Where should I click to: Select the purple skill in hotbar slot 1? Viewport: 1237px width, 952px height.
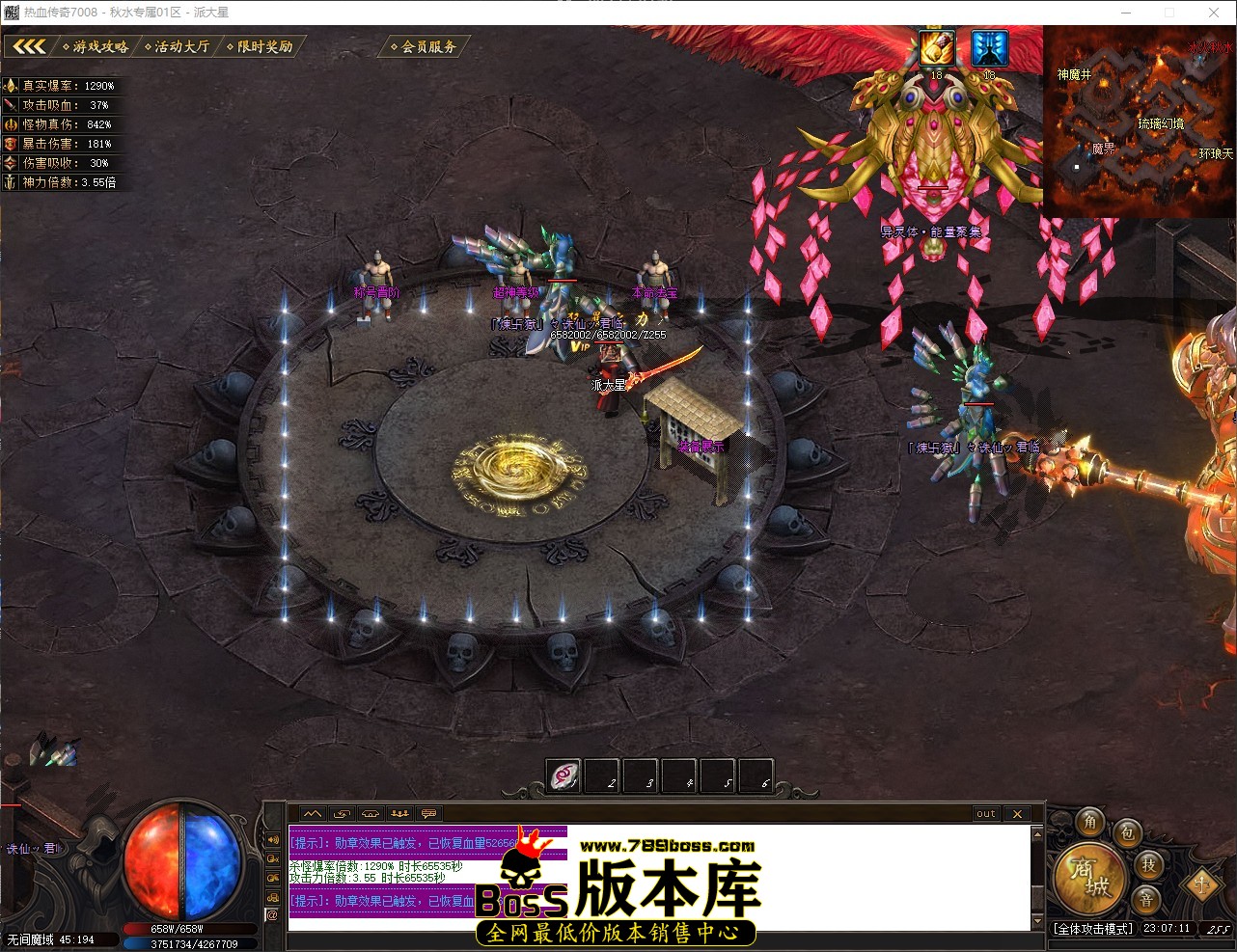pyautogui.click(x=563, y=775)
